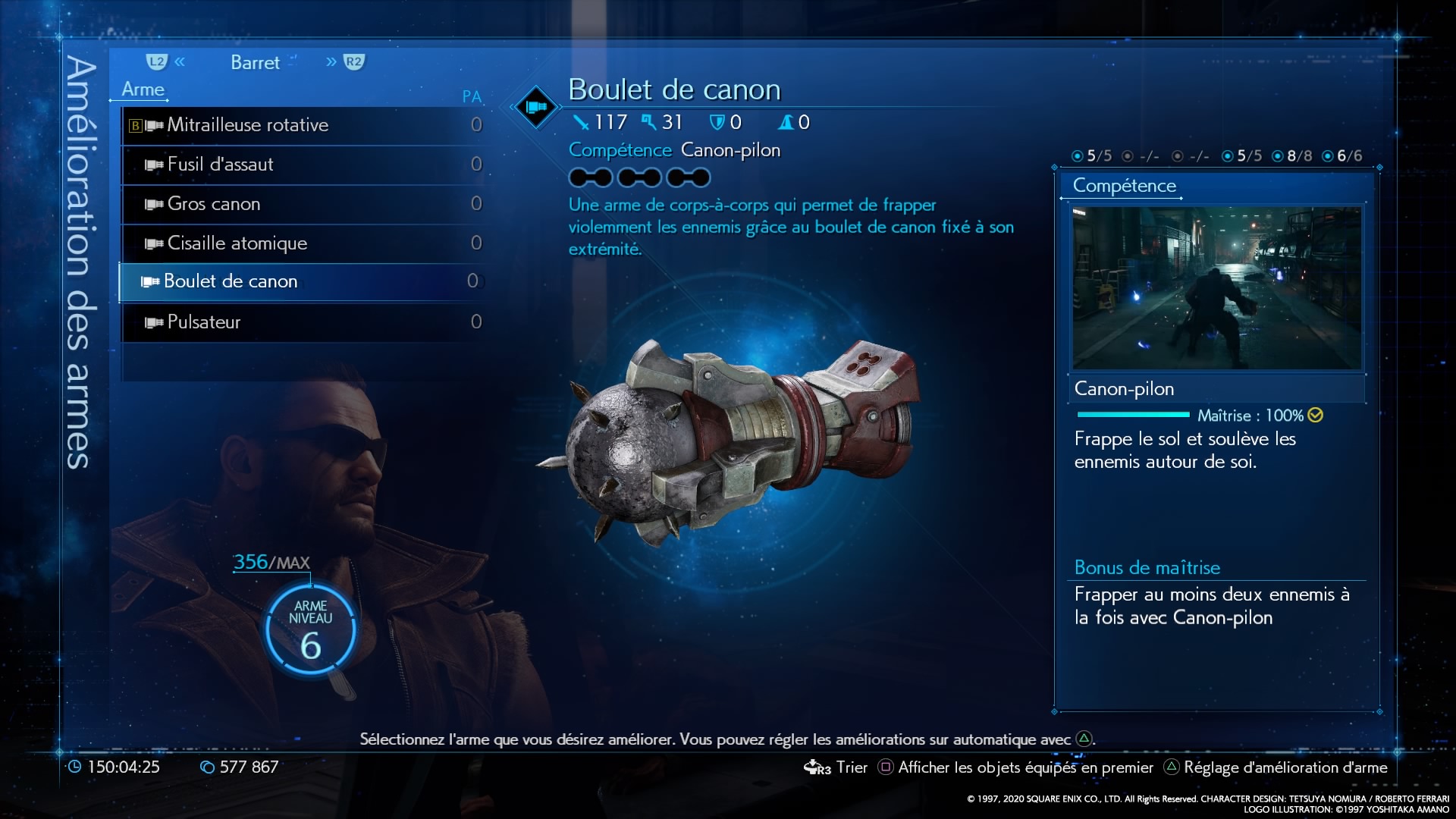Viewport: 1456px width, 819px height.
Task: Select the Compétence panel header
Action: coord(1124,186)
